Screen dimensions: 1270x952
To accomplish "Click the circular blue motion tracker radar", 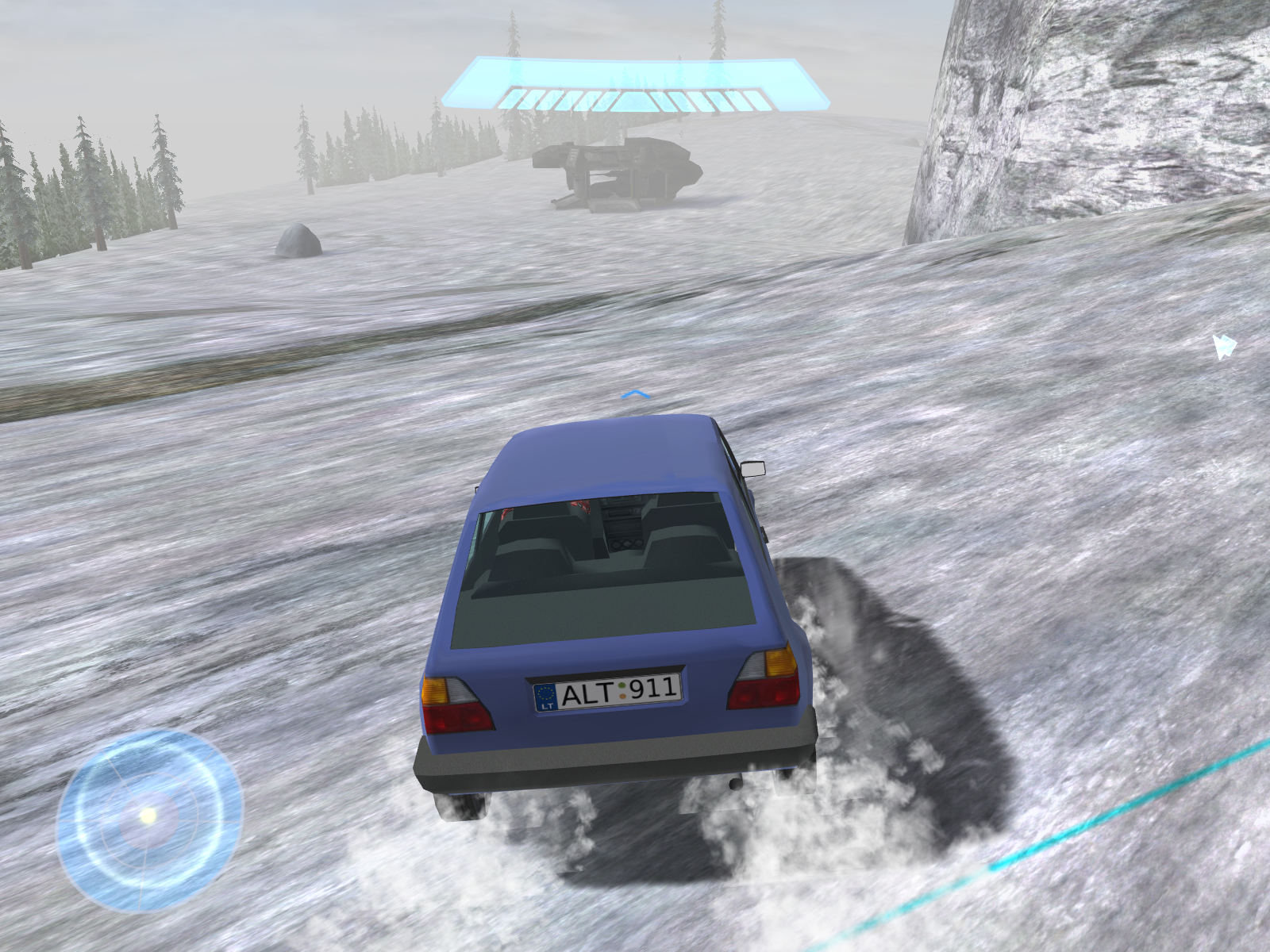I will point(148,818).
